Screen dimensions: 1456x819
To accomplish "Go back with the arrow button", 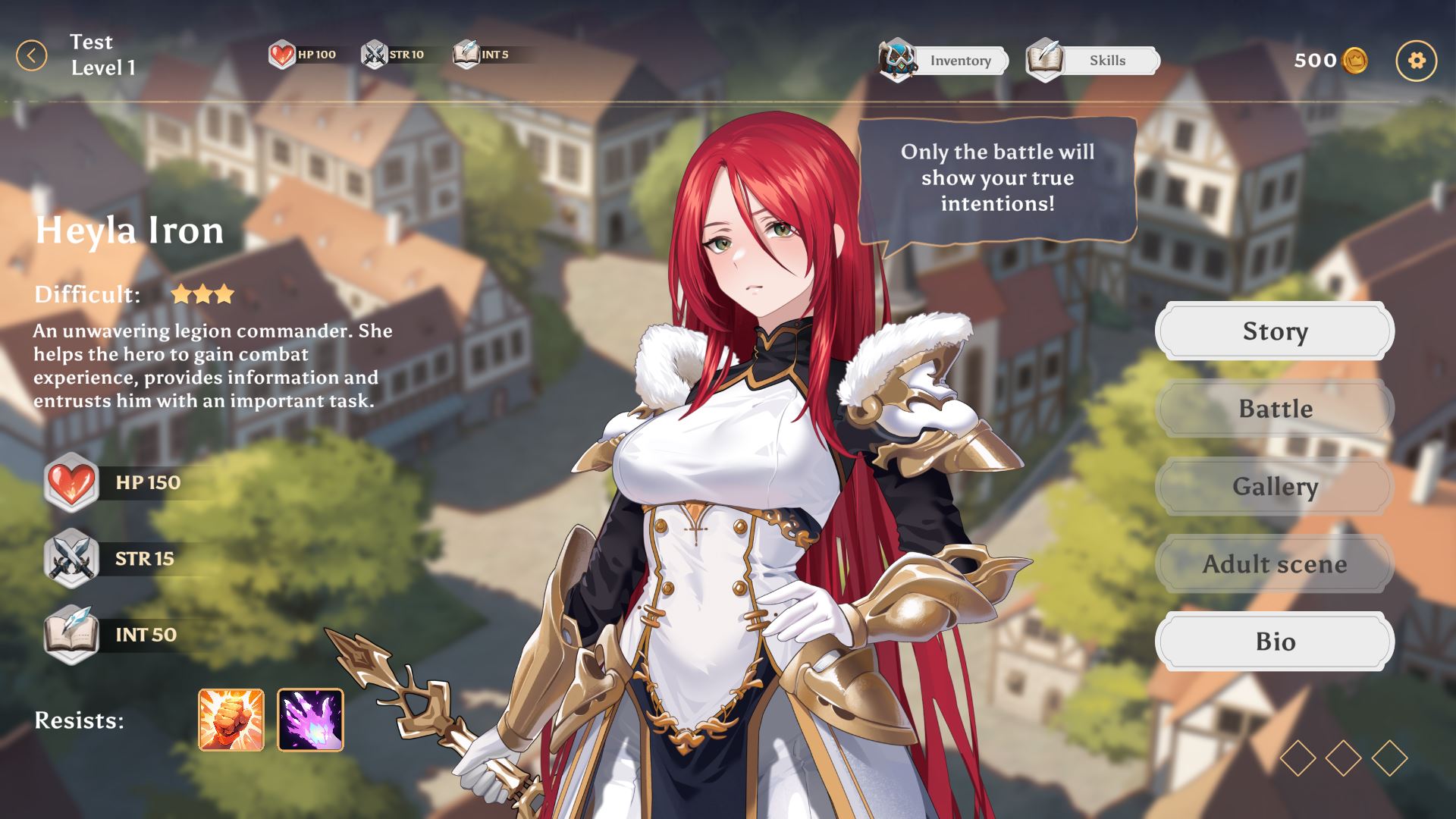I will [32, 56].
